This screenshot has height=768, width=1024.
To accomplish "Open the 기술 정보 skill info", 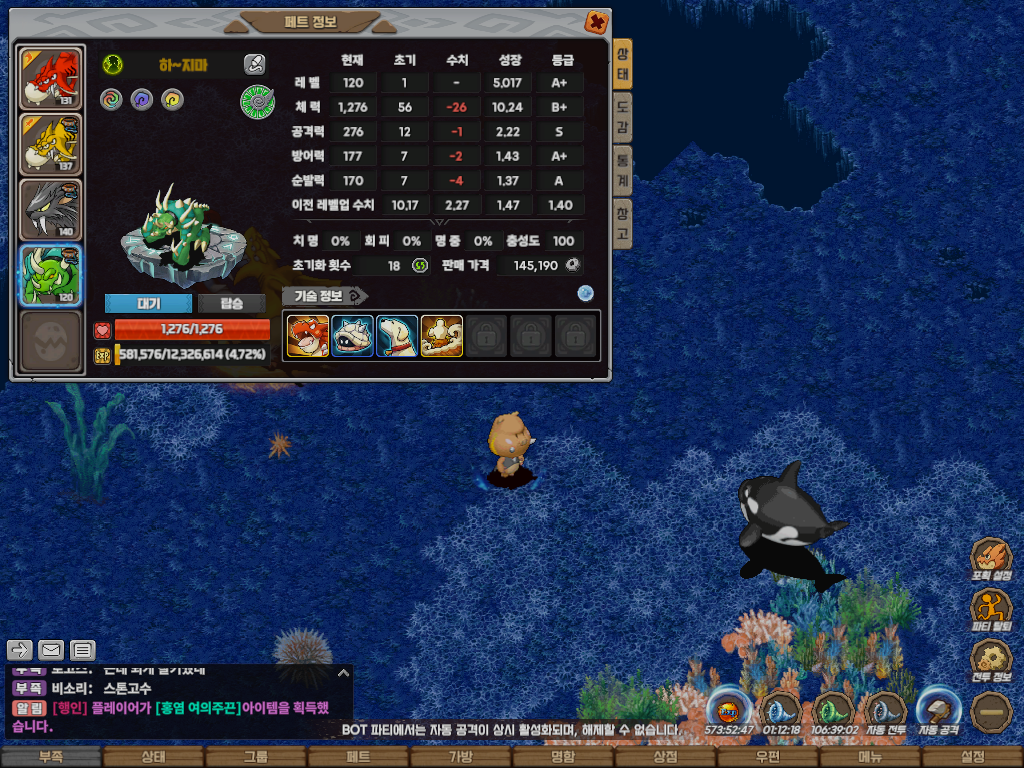I will (325, 296).
